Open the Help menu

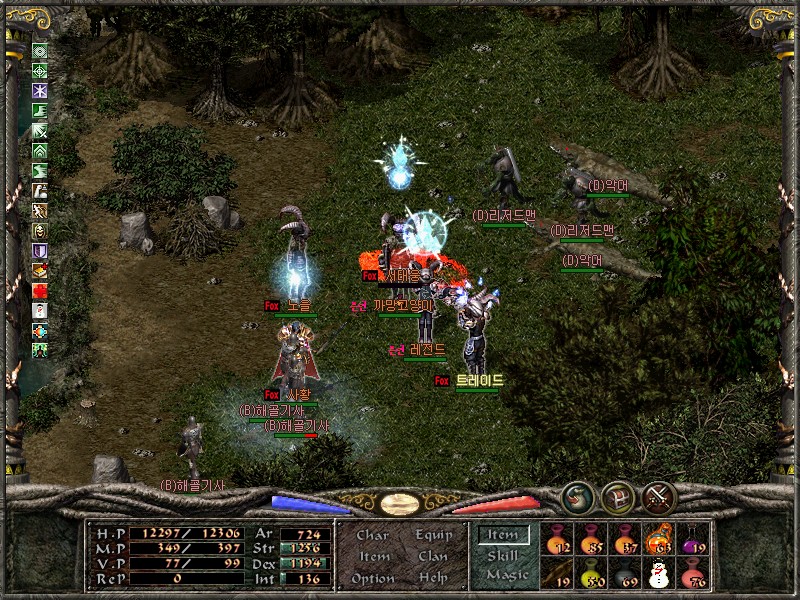click(433, 578)
